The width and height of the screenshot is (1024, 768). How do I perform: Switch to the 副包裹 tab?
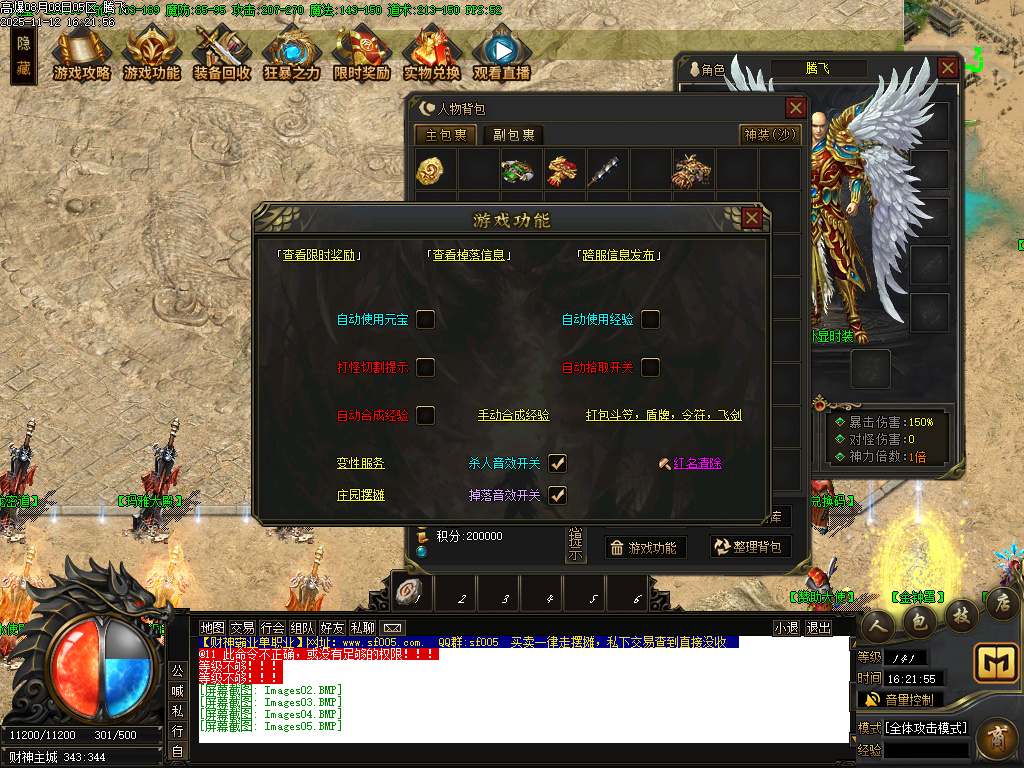pyautogui.click(x=514, y=135)
